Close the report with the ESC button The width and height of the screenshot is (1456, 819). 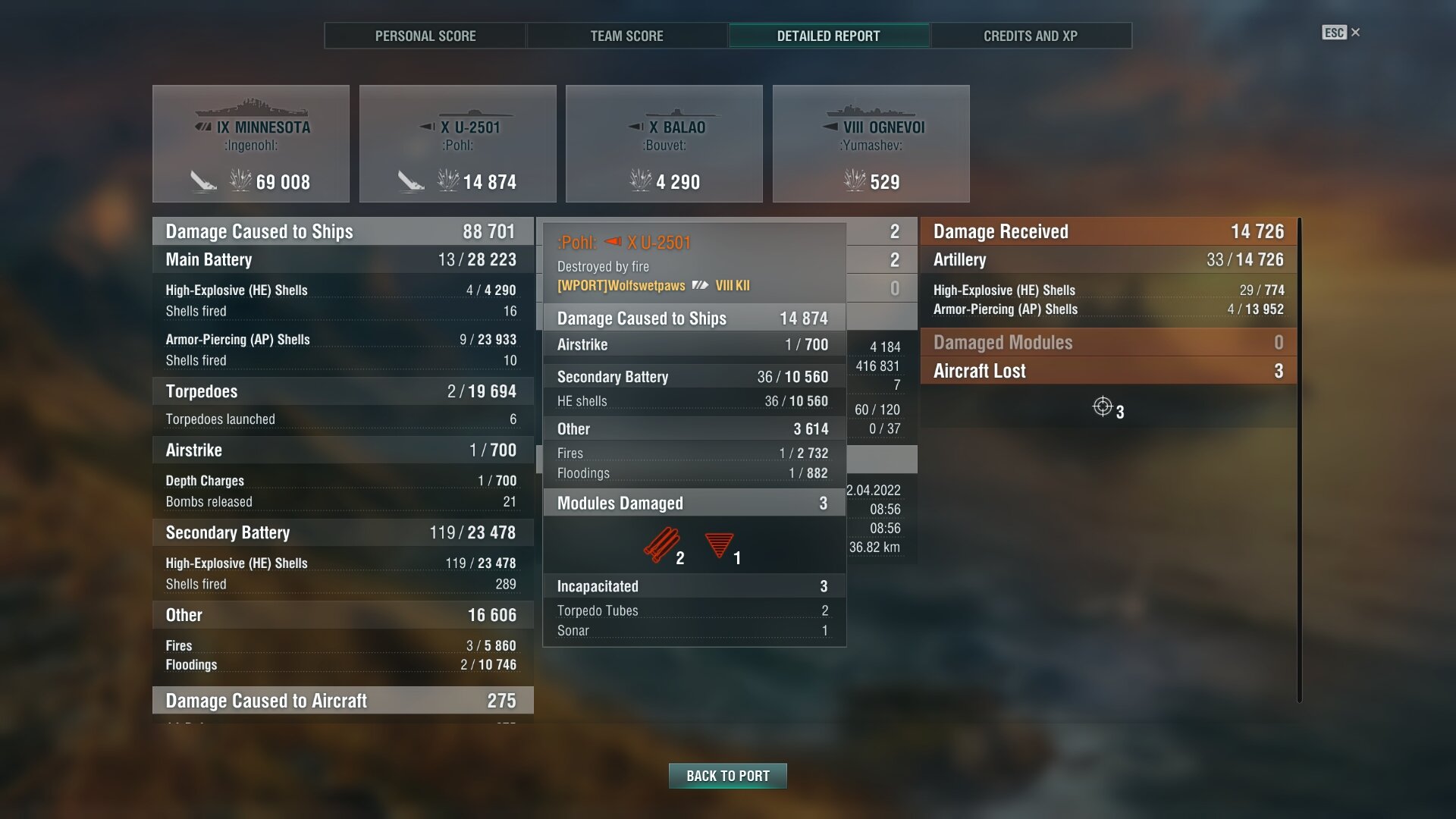click(x=1340, y=33)
